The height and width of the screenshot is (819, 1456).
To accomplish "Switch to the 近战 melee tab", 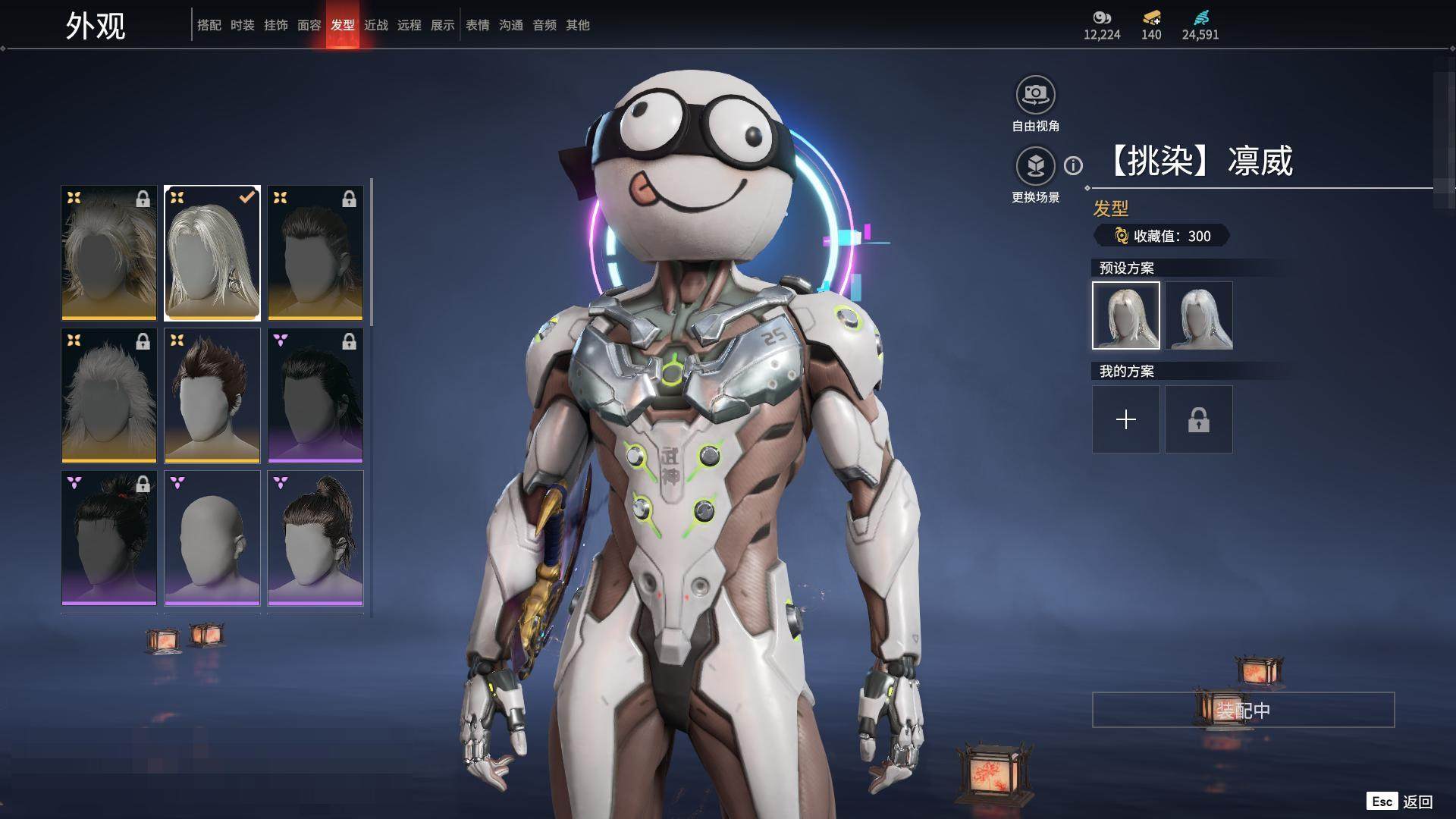I will point(376,25).
